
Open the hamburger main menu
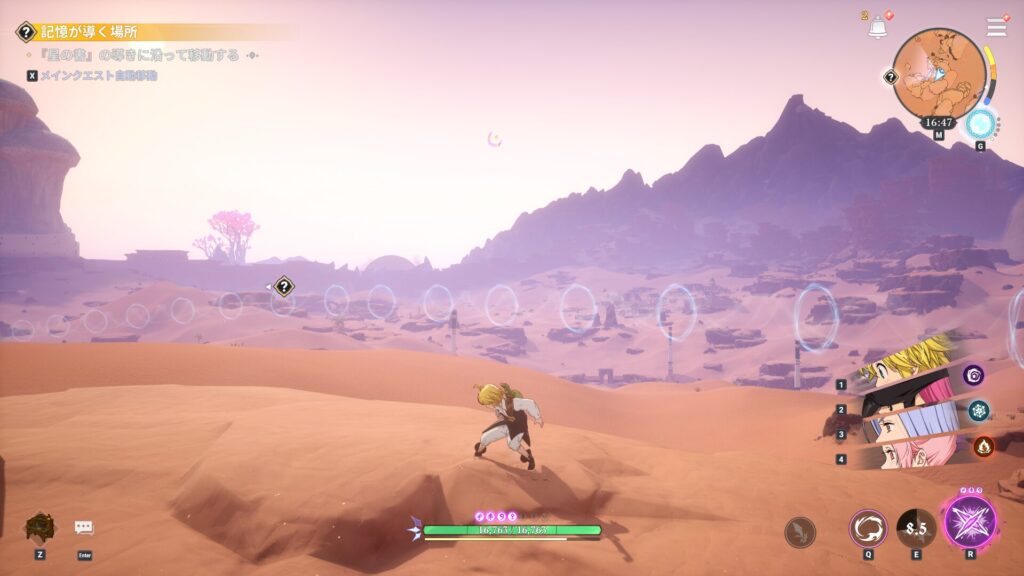(x=996, y=27)
